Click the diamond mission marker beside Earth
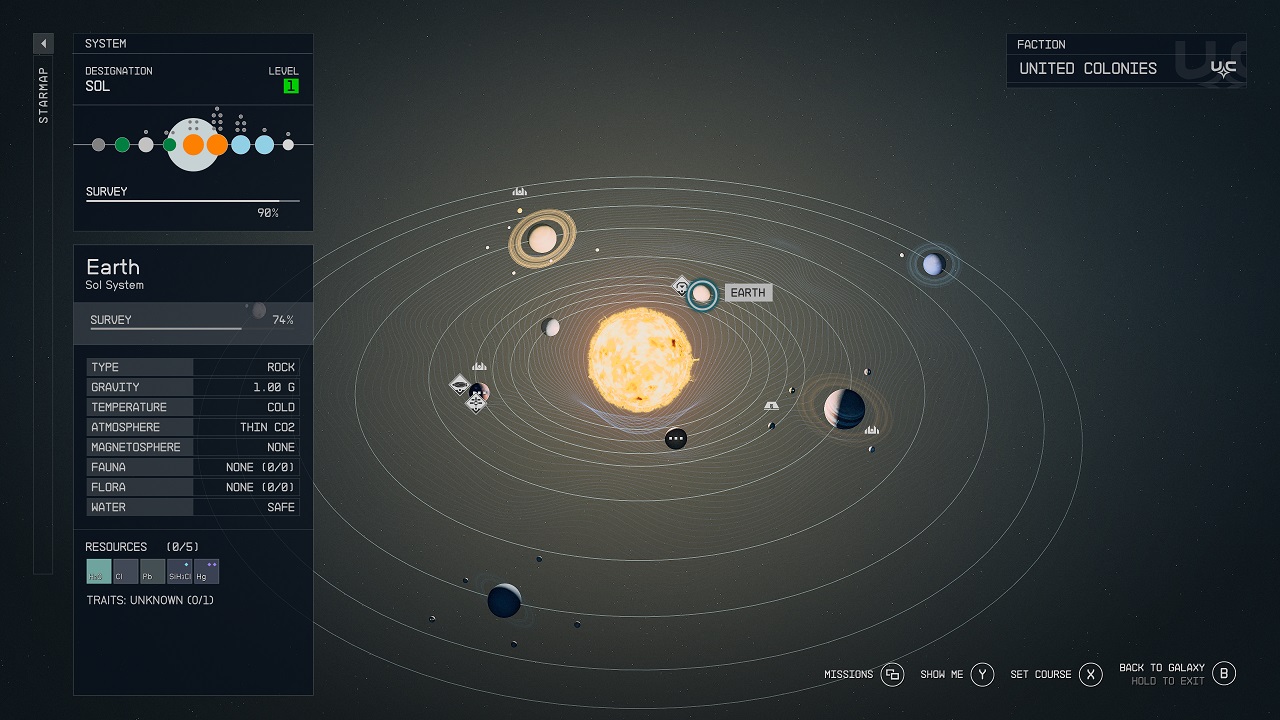1280x720 pixels. pyautogui.click(x=681, y=287)
